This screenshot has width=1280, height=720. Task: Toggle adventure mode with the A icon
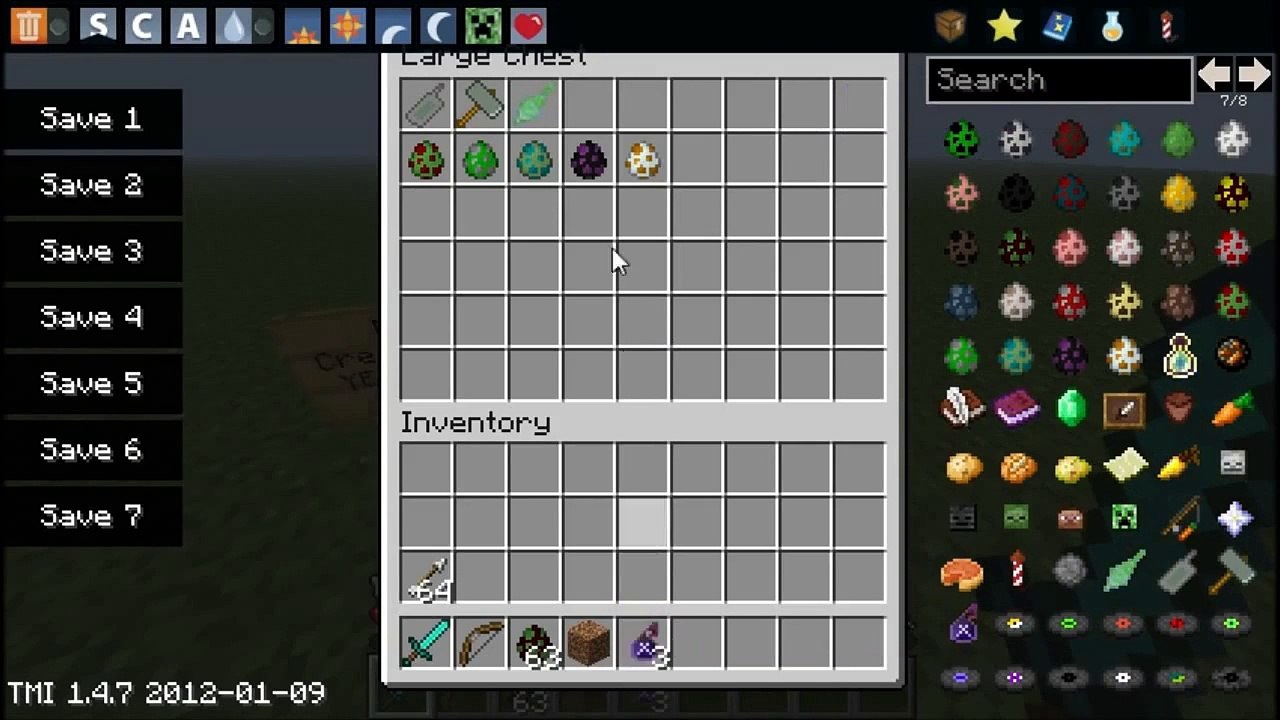[187, 25]
